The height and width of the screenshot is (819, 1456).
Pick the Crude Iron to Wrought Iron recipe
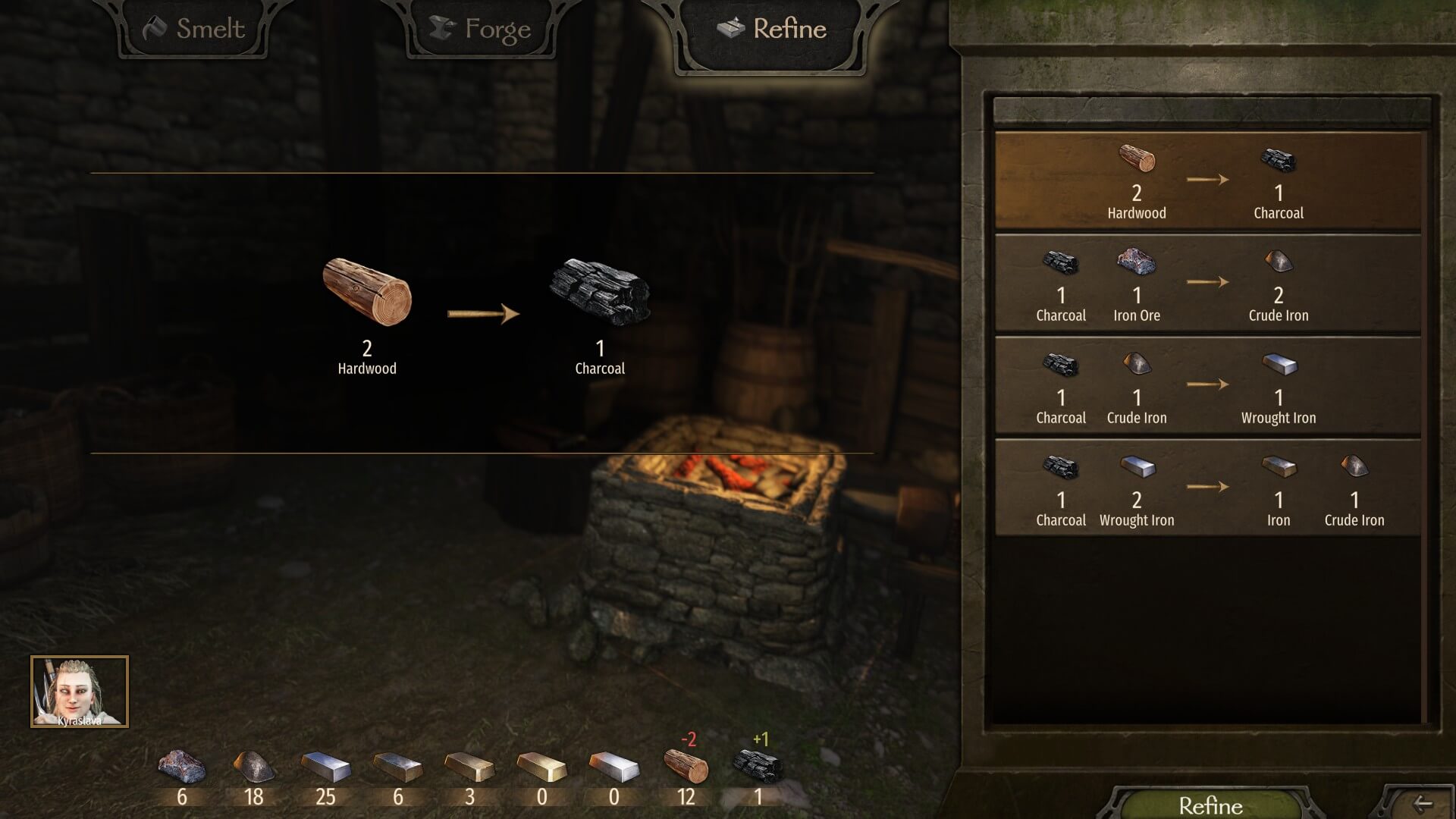(1207, 386)
